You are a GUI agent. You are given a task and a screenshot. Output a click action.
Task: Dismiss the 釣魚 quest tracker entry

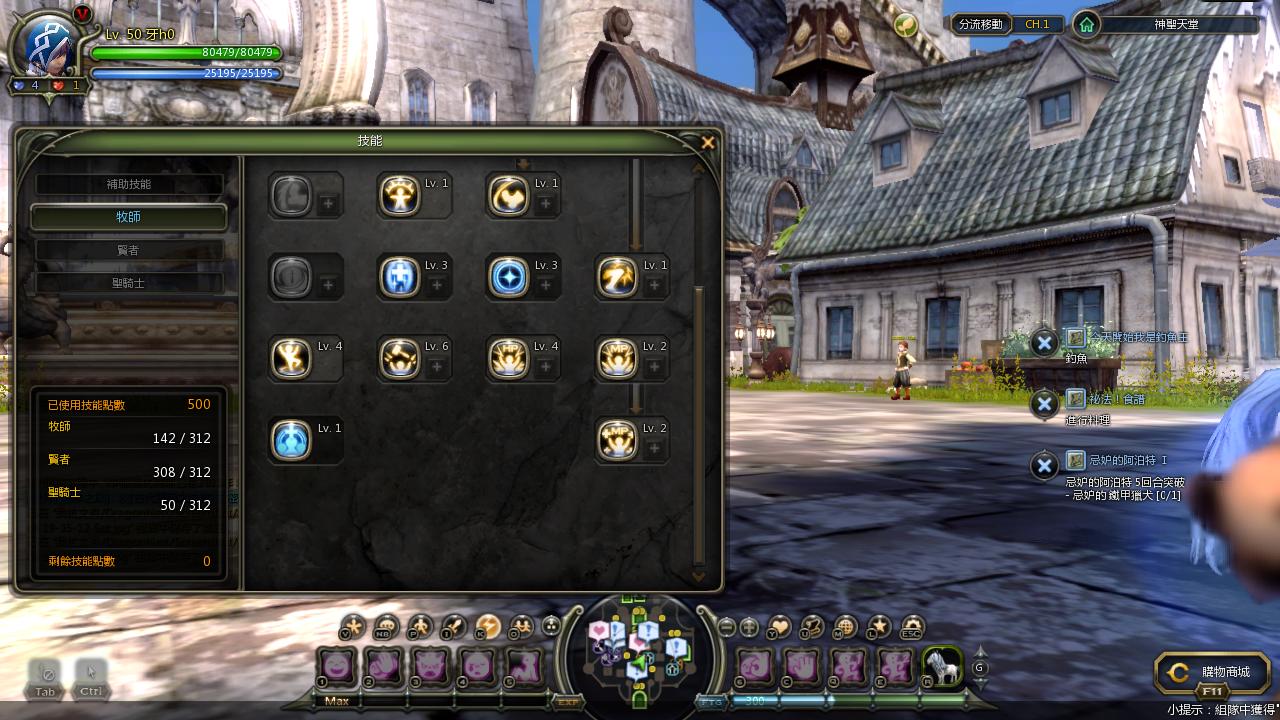click(1044, 343)
